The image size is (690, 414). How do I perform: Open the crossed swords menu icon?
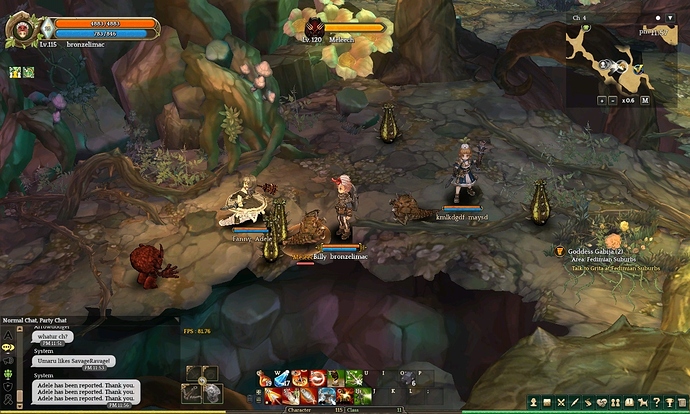(x=562, y=401)
